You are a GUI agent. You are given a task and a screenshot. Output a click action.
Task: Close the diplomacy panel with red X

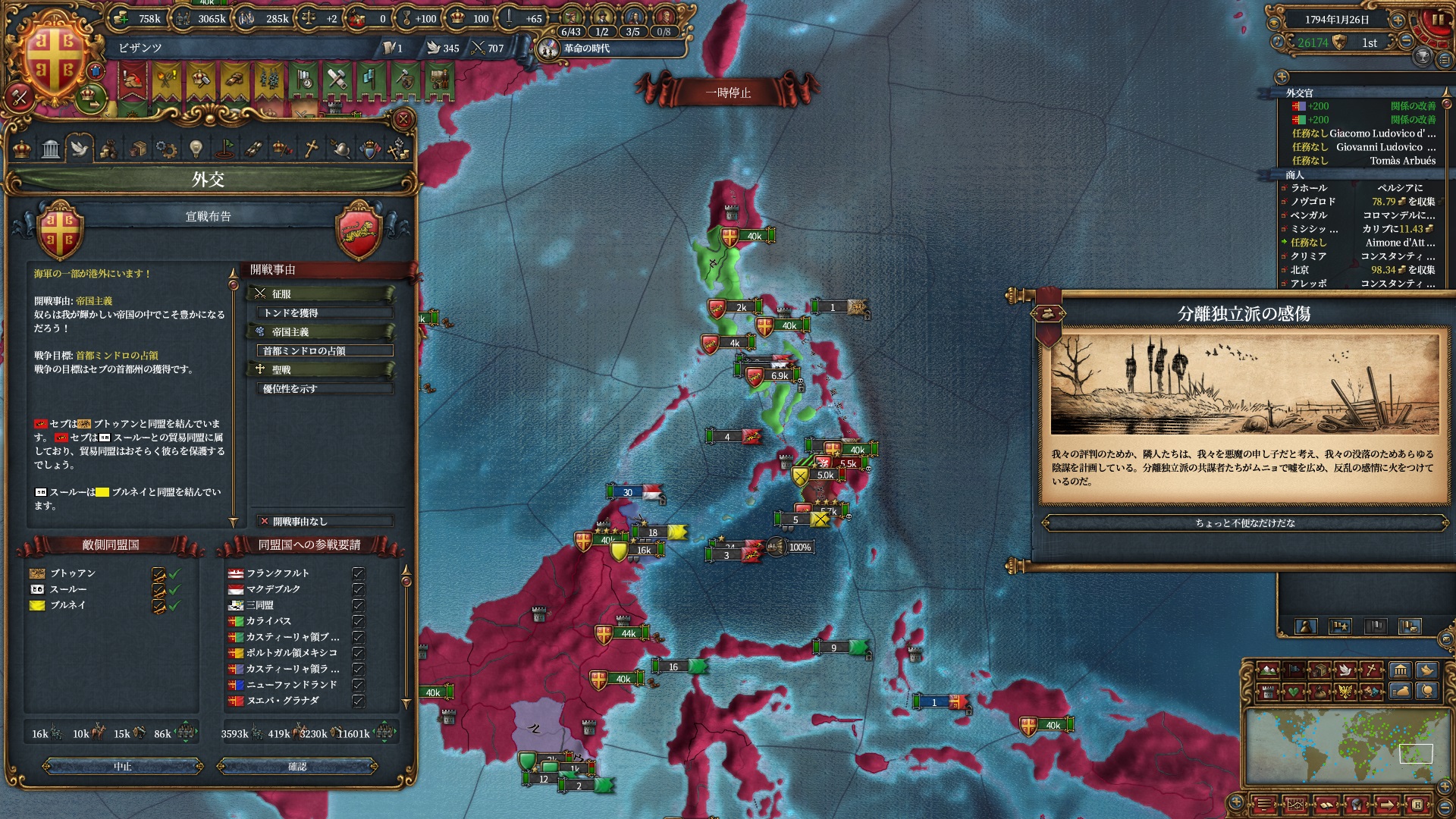403,119
